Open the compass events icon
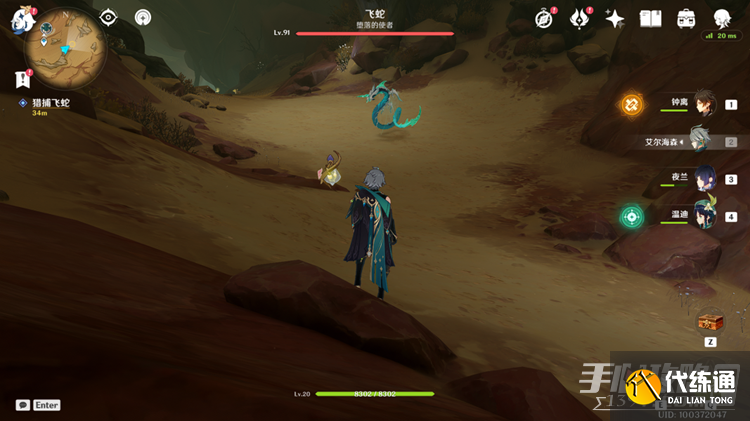This screenshot has height=421, width=750. 545,18
